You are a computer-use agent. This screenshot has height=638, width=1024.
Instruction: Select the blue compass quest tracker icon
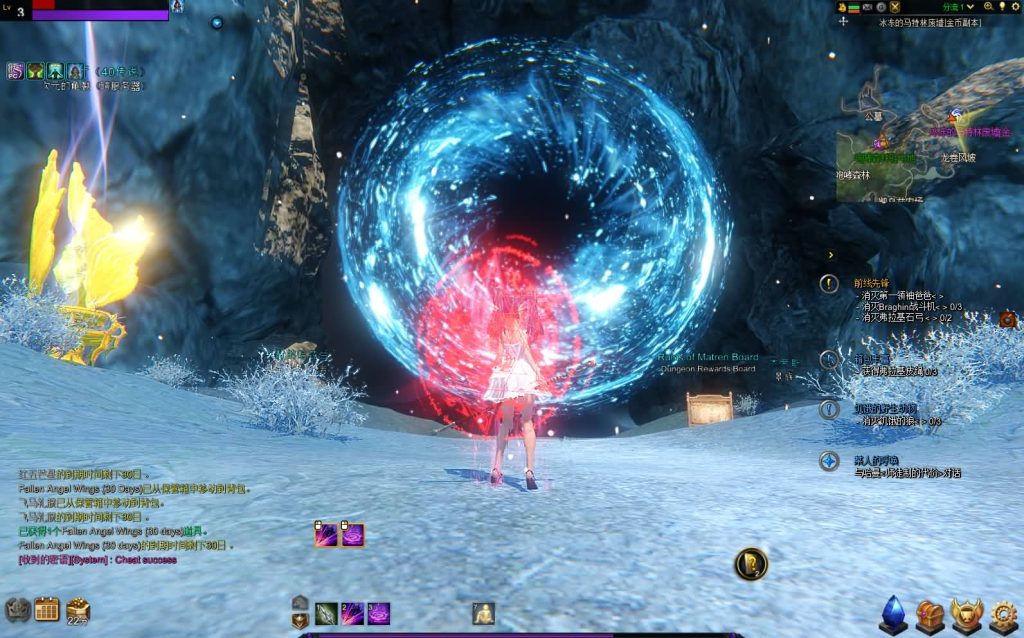829,461
